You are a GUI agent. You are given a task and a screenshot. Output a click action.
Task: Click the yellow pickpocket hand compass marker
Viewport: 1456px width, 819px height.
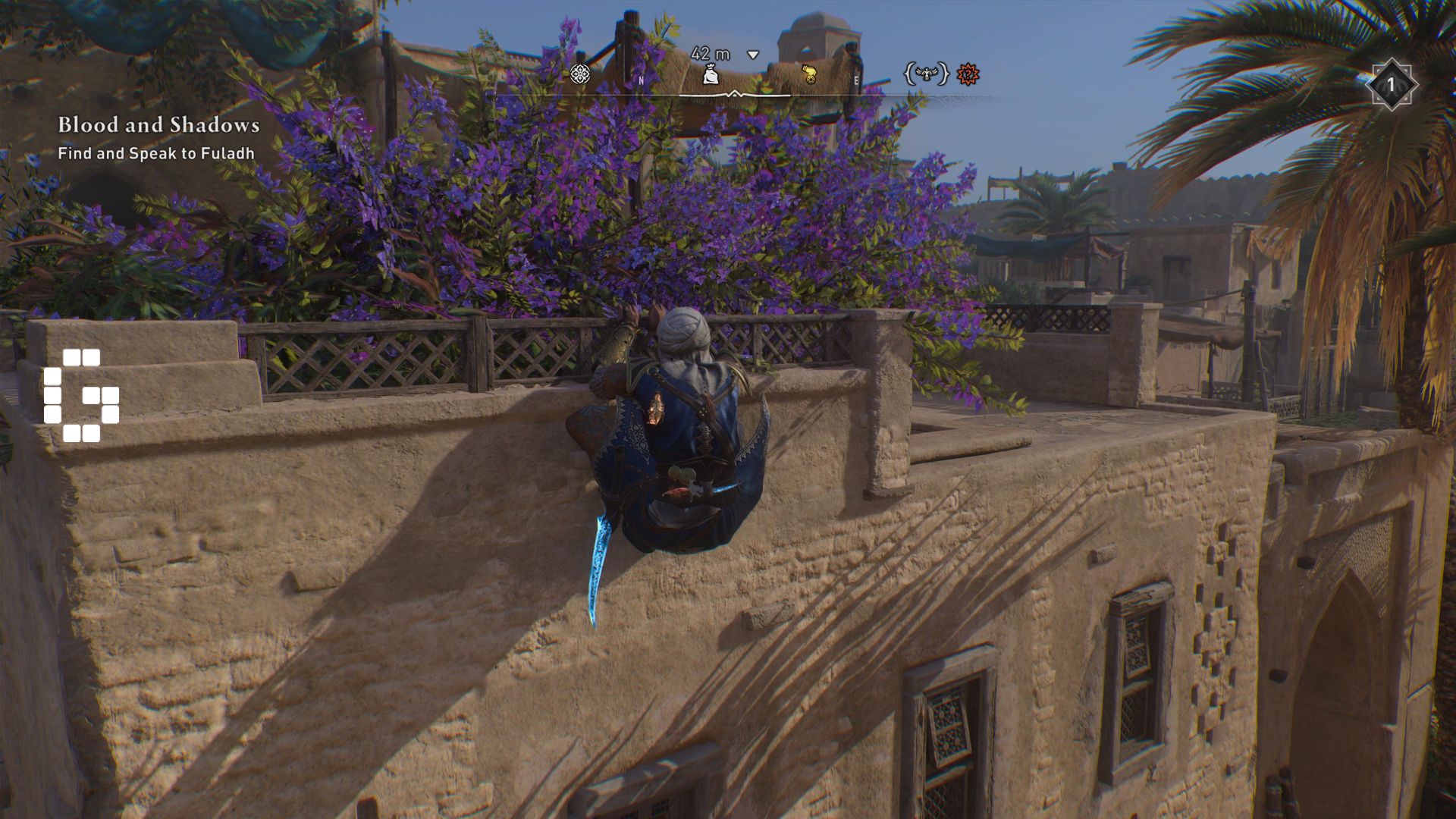[x=809, y=74]
